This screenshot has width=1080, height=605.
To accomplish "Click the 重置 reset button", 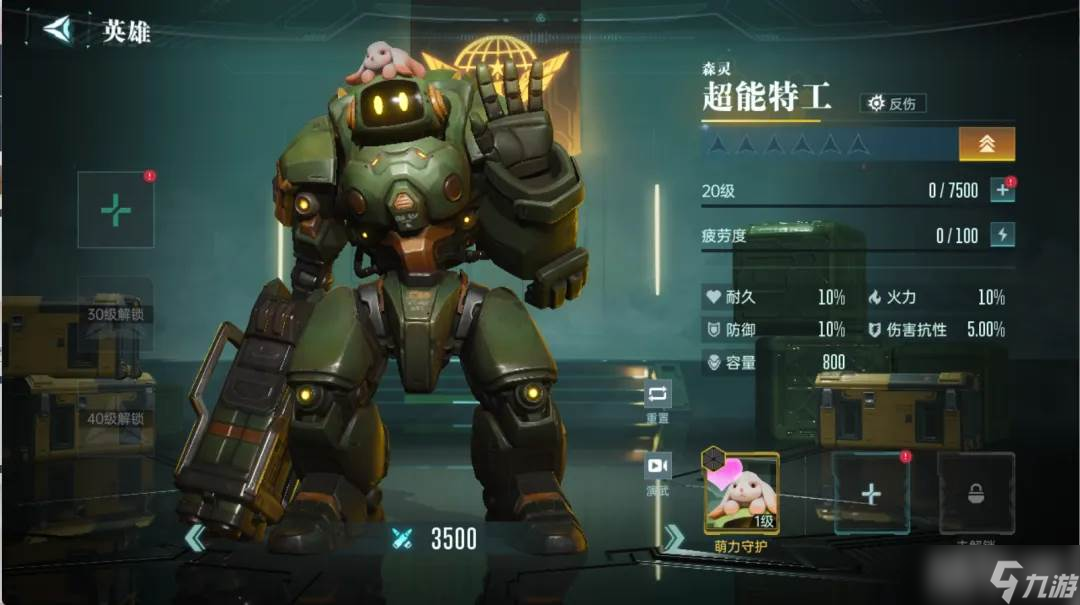I will [658, 401].
